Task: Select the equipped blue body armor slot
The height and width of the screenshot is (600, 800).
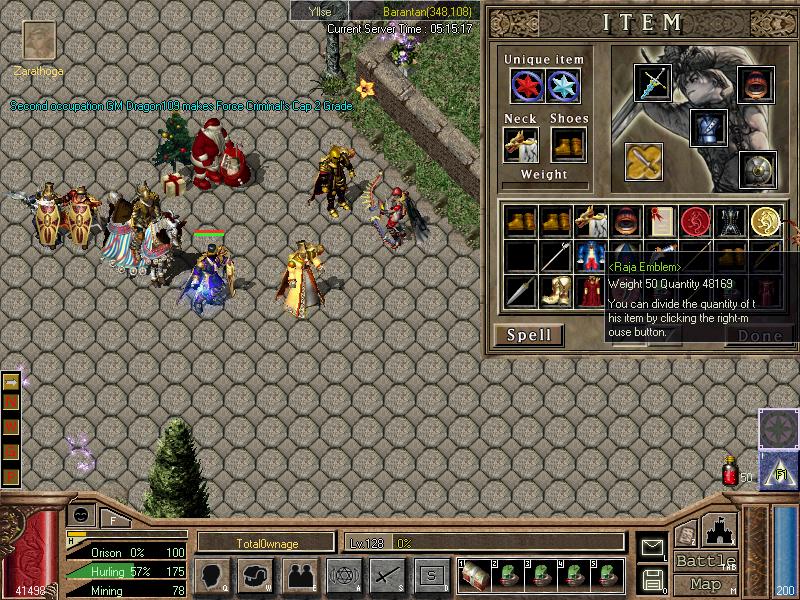Action: tap(708, 128)
